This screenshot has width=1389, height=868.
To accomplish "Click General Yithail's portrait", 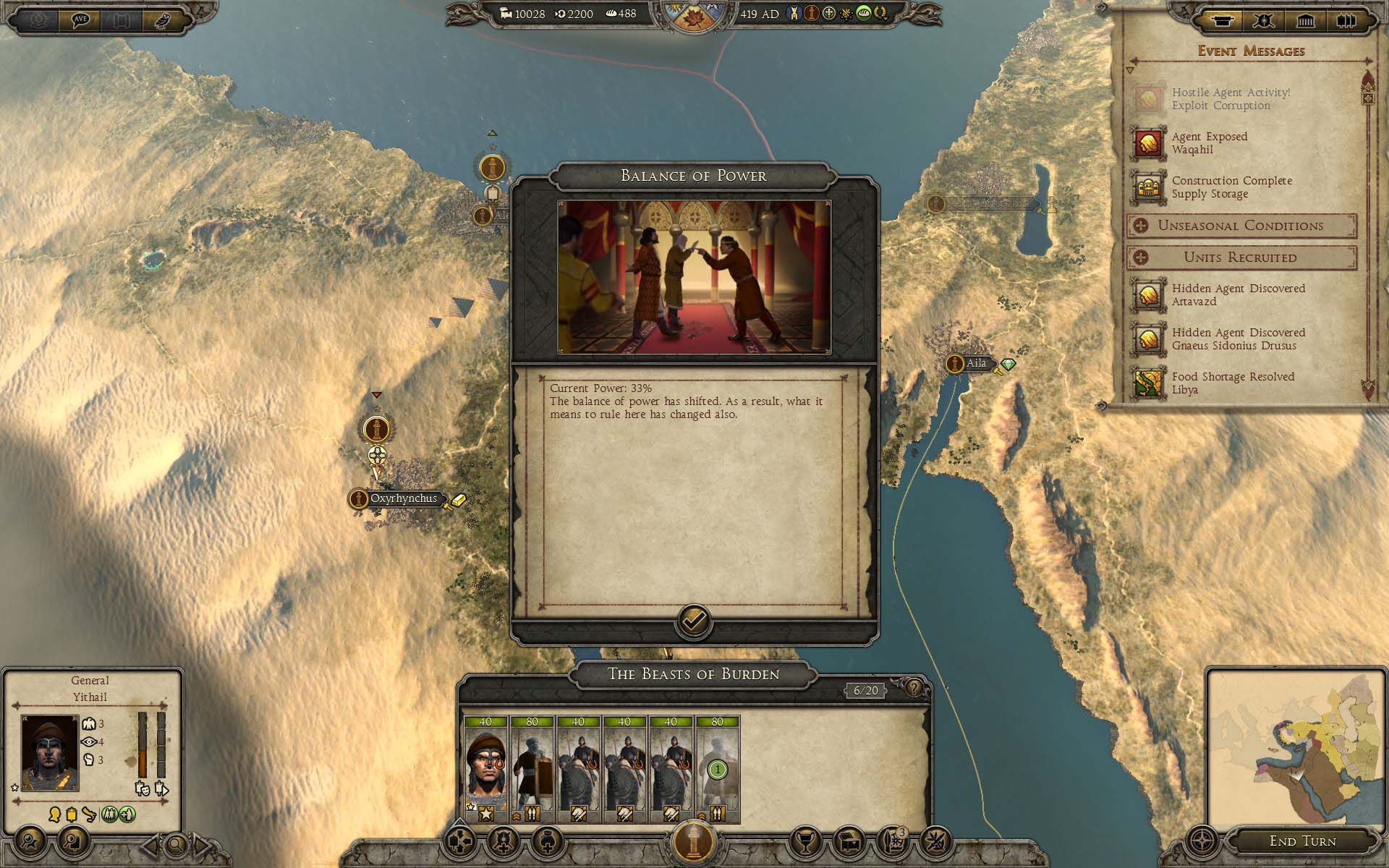I will [x=50, y=752].
